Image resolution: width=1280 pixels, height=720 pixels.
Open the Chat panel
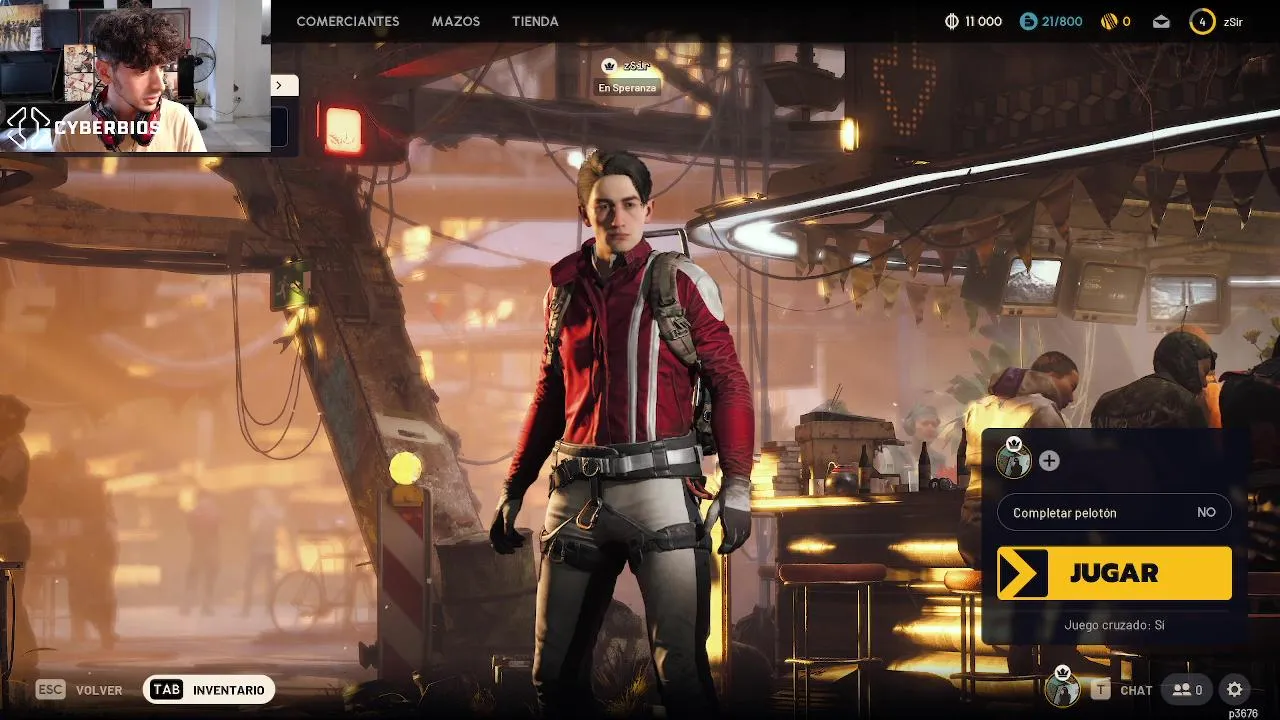pyautogui.click(x=1124, y=690)
